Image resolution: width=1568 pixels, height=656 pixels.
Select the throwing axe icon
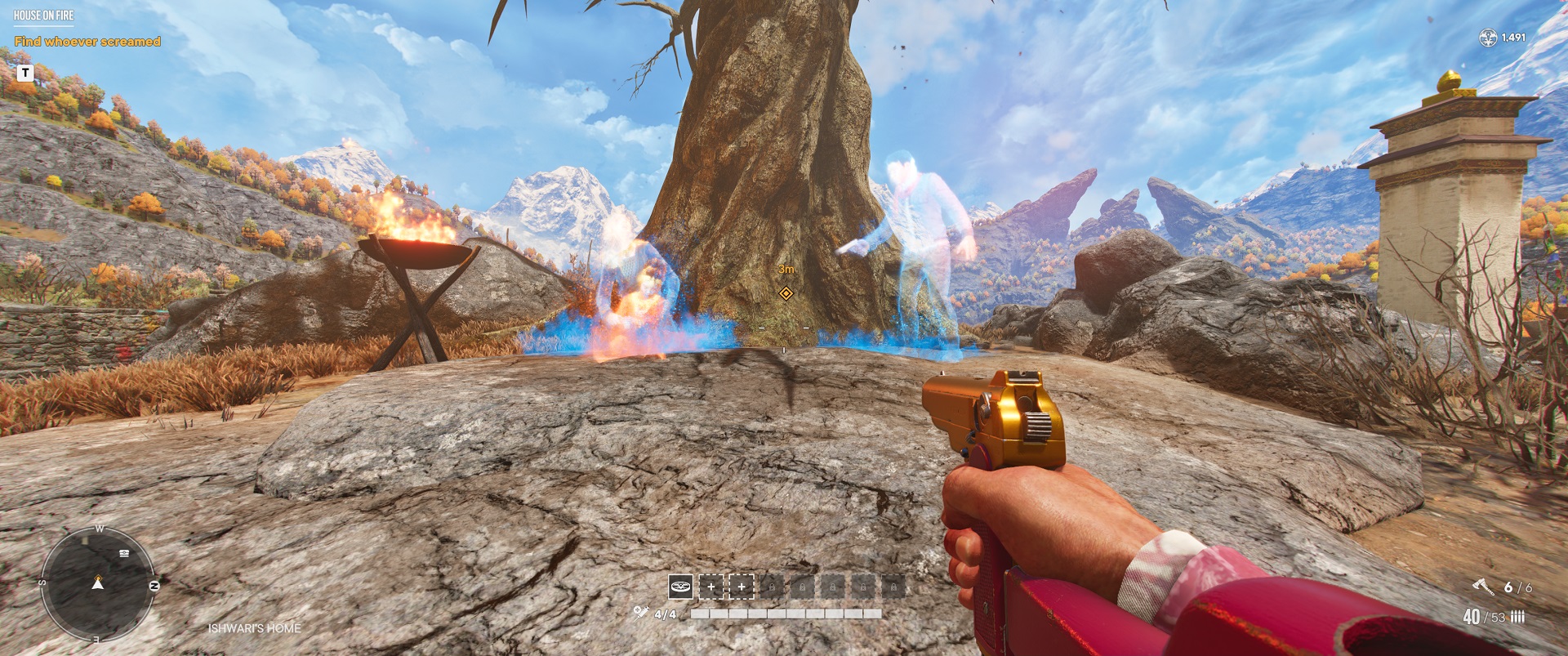click(1483, 587)
